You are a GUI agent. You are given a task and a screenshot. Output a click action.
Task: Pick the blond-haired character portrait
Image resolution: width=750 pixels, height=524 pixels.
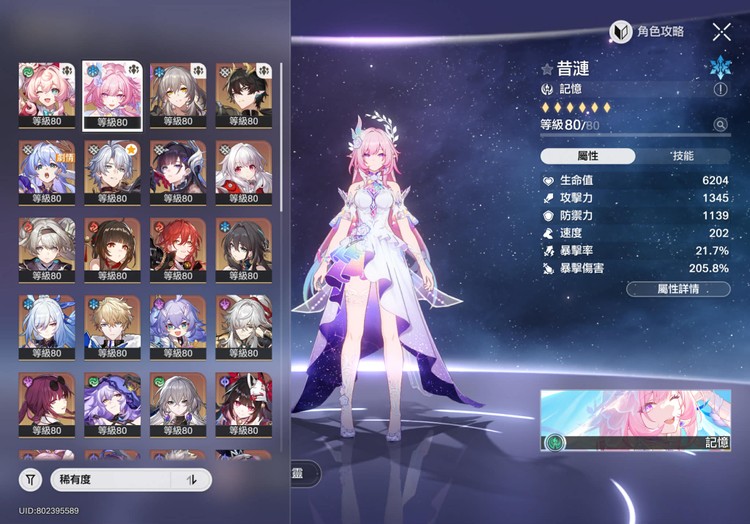112,327
